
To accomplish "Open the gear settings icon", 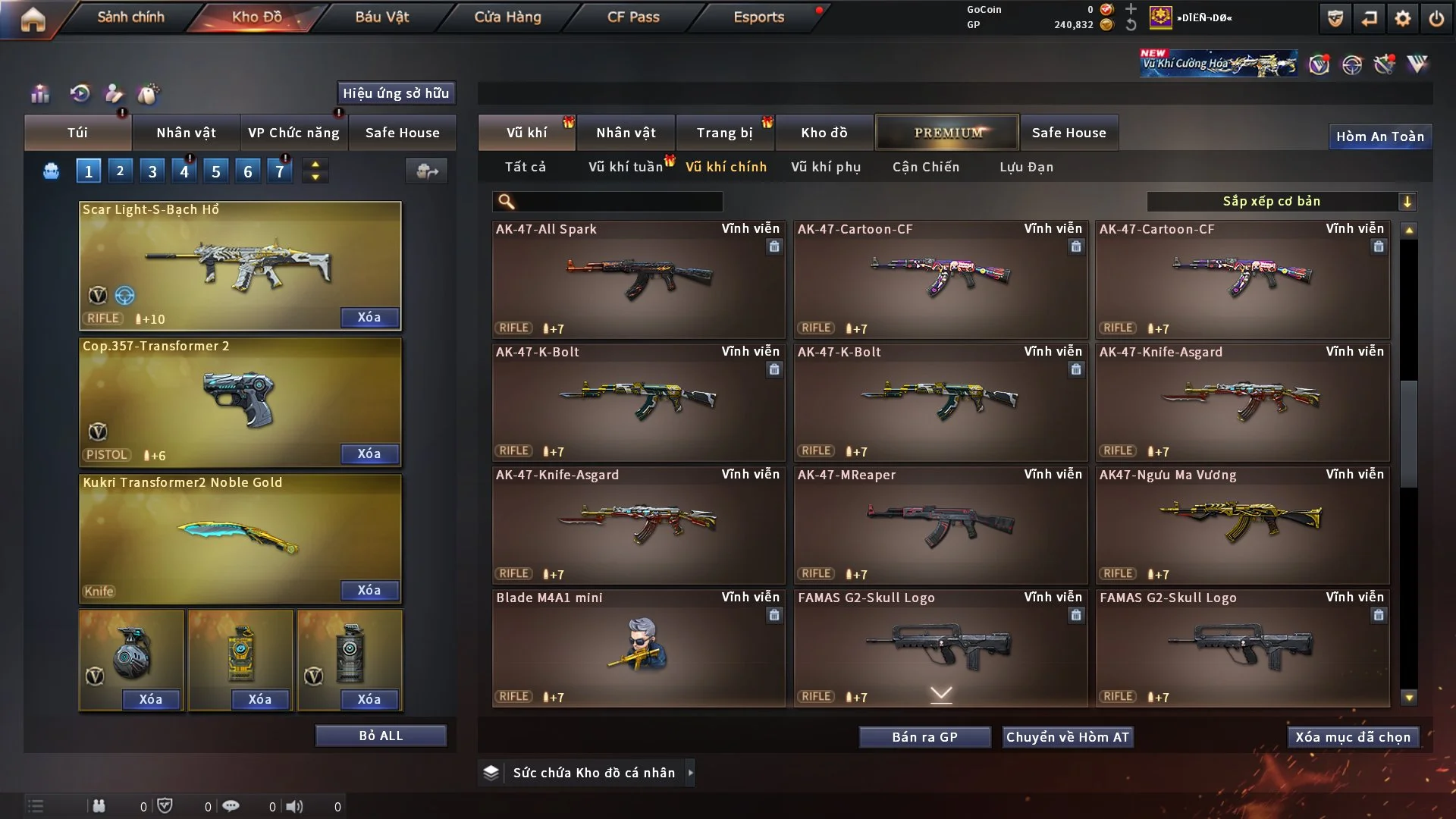I will 1402,19.
